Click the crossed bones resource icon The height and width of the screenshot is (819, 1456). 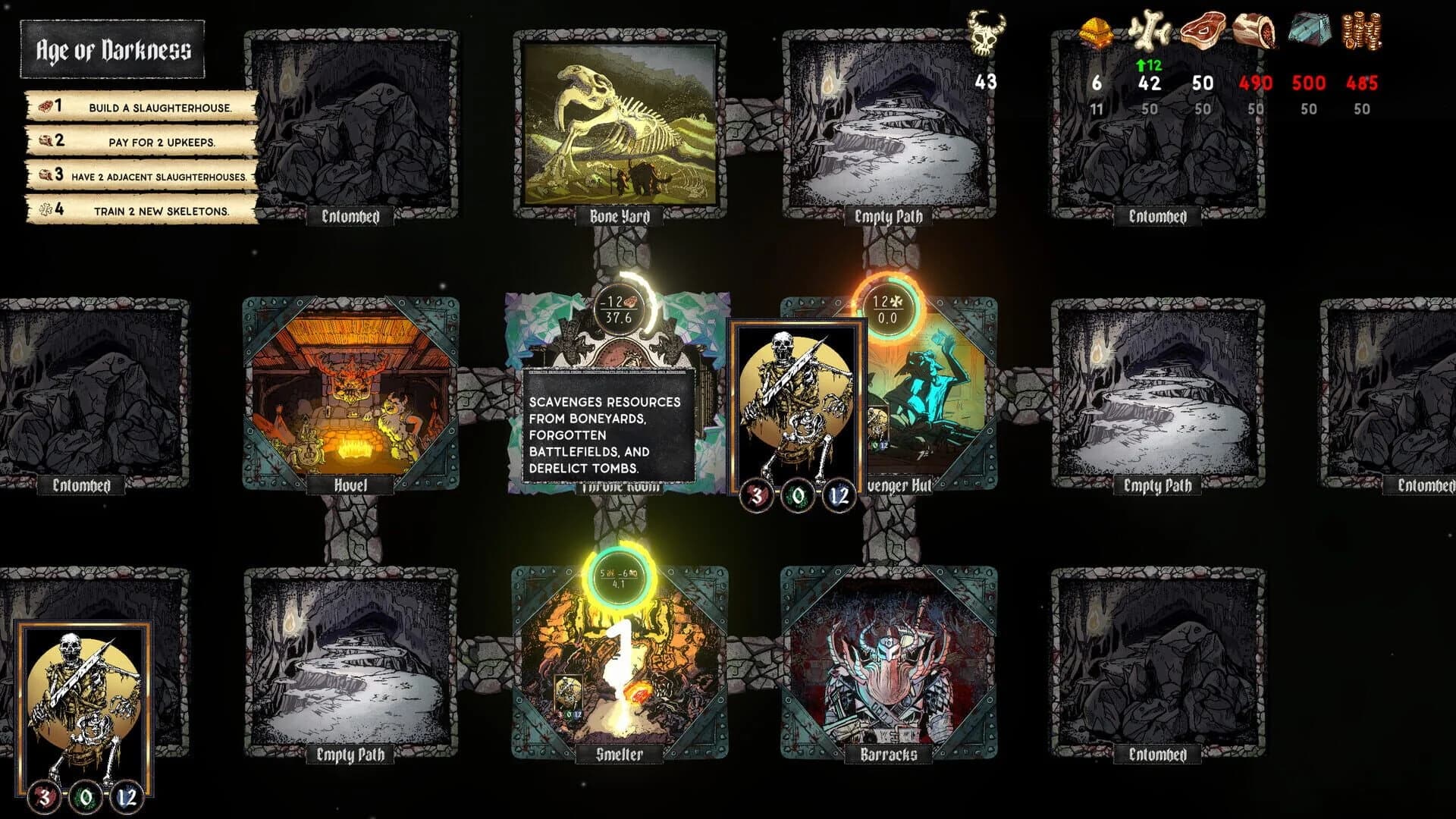coord(1148,32)
